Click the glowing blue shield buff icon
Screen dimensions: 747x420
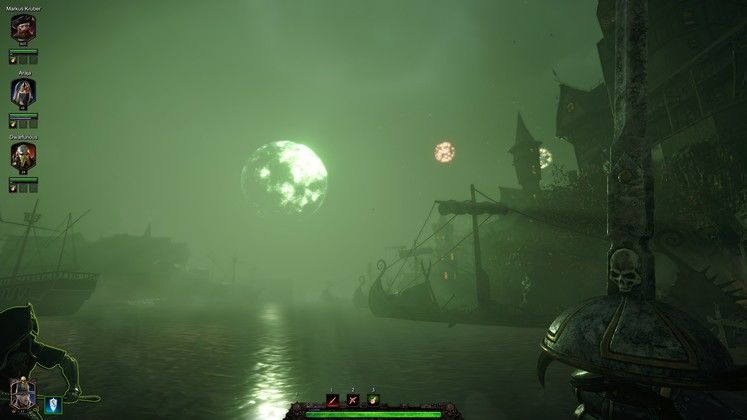click(54, 405)
